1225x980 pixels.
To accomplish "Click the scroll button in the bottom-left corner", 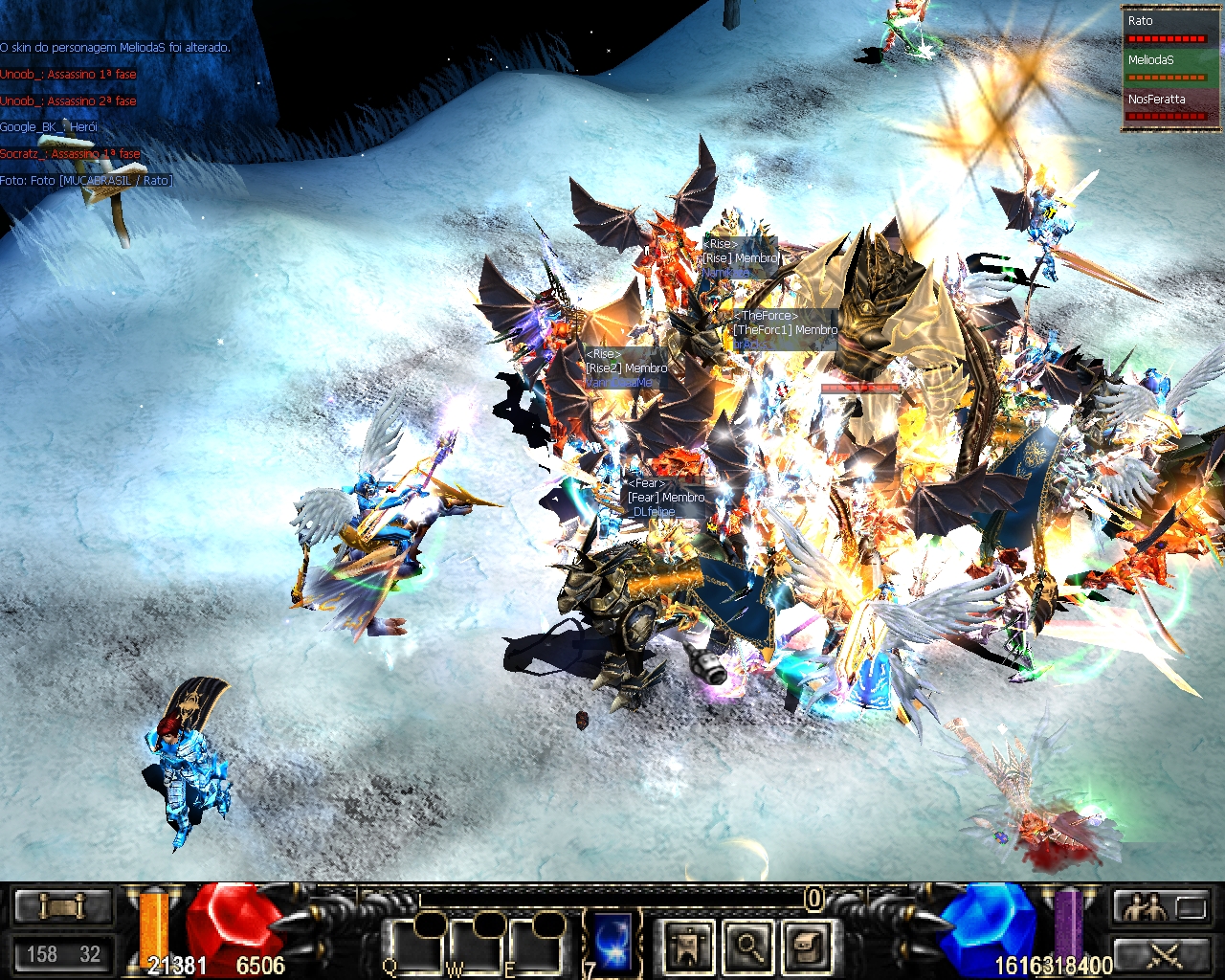I will [62, 905].
